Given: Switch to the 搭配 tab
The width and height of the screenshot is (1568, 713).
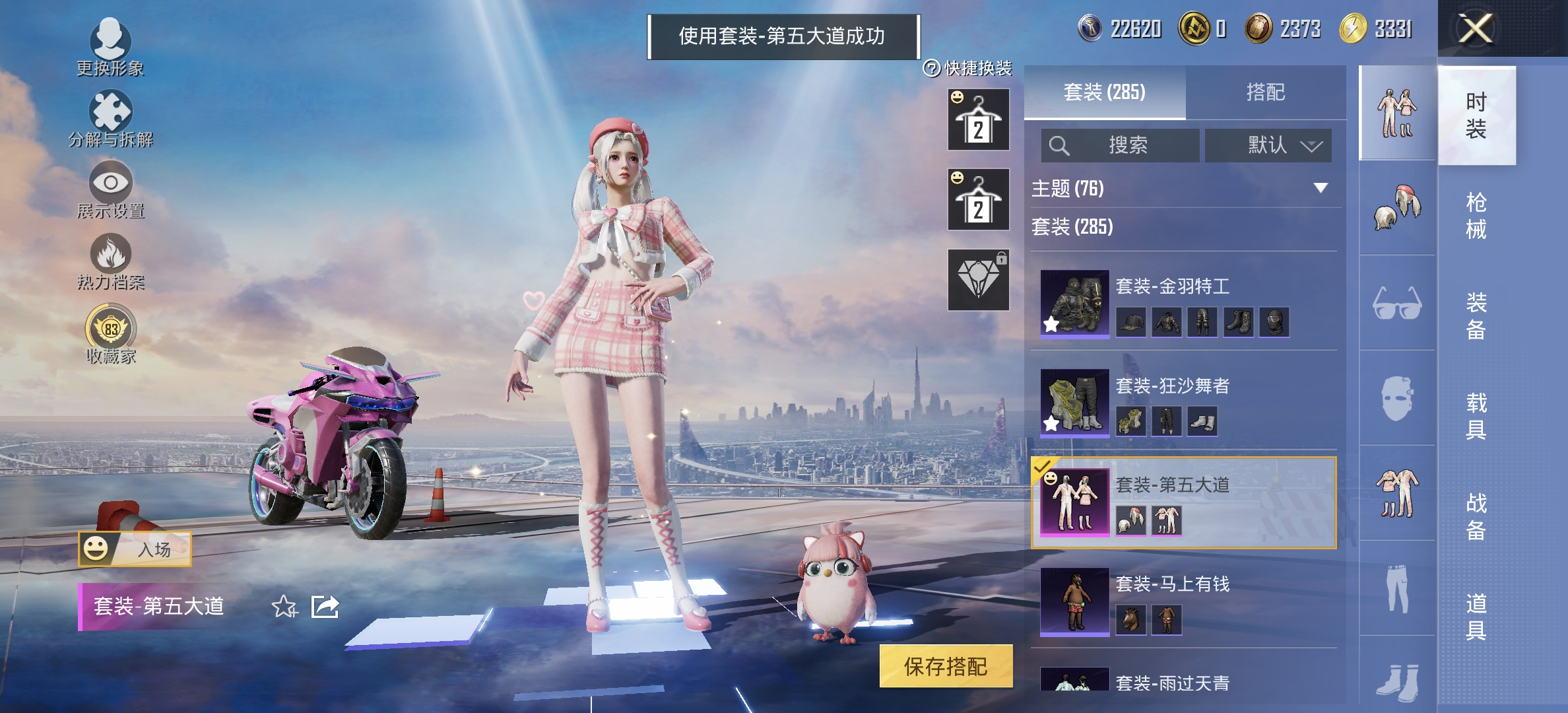Looking at the screenshot, I should pyautogui.click(x=1267, y=92).
